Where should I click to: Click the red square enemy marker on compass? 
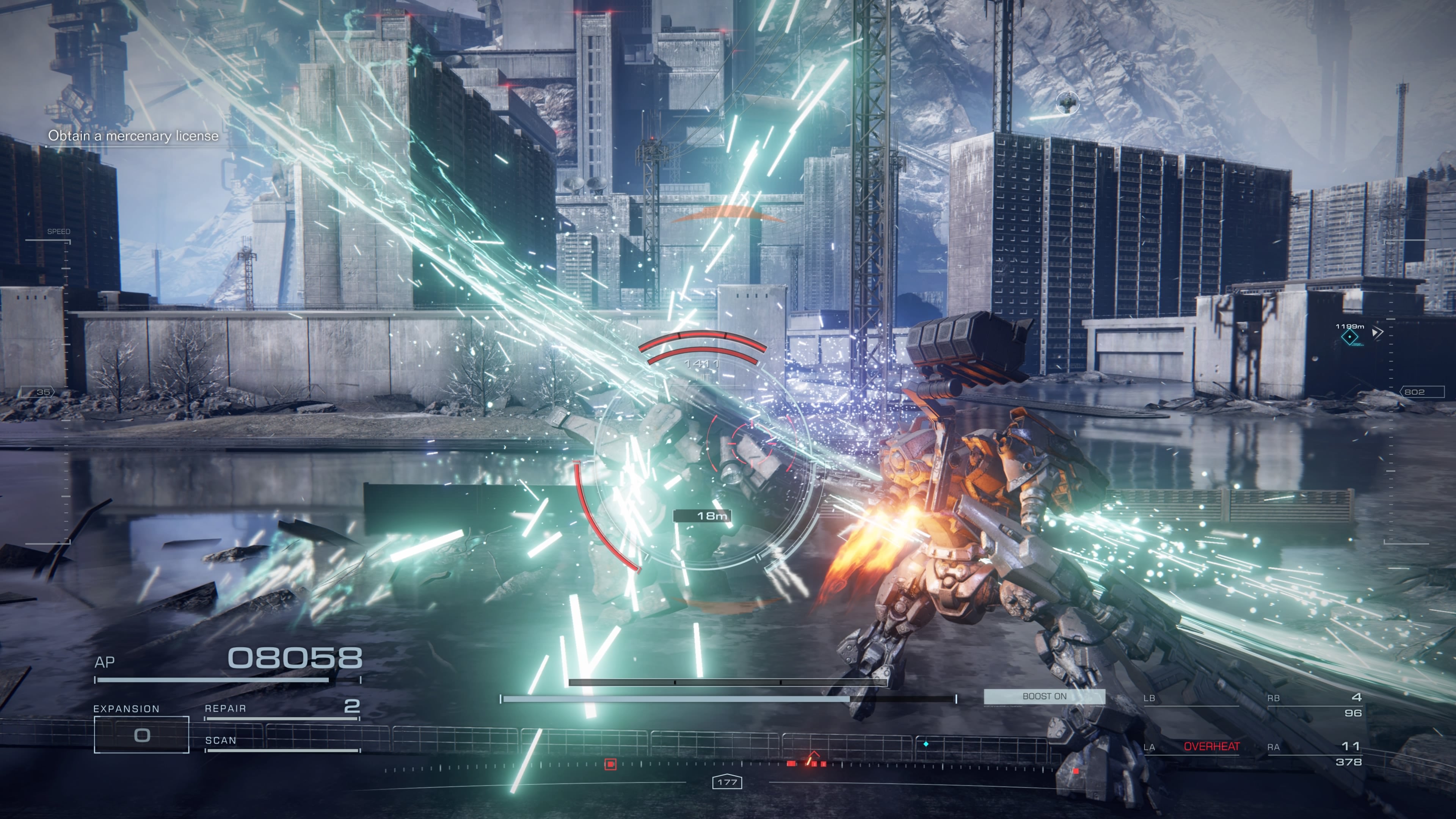tap(610, 764)
